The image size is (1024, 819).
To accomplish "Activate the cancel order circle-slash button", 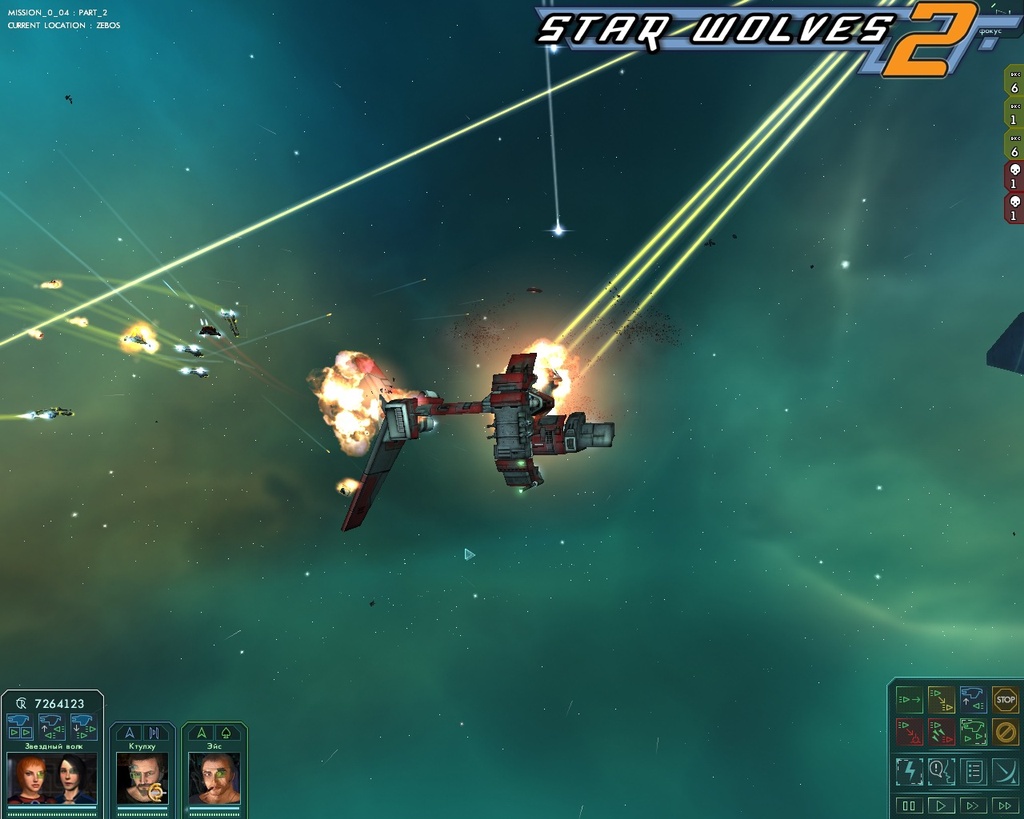I will tap(1005, 733).
